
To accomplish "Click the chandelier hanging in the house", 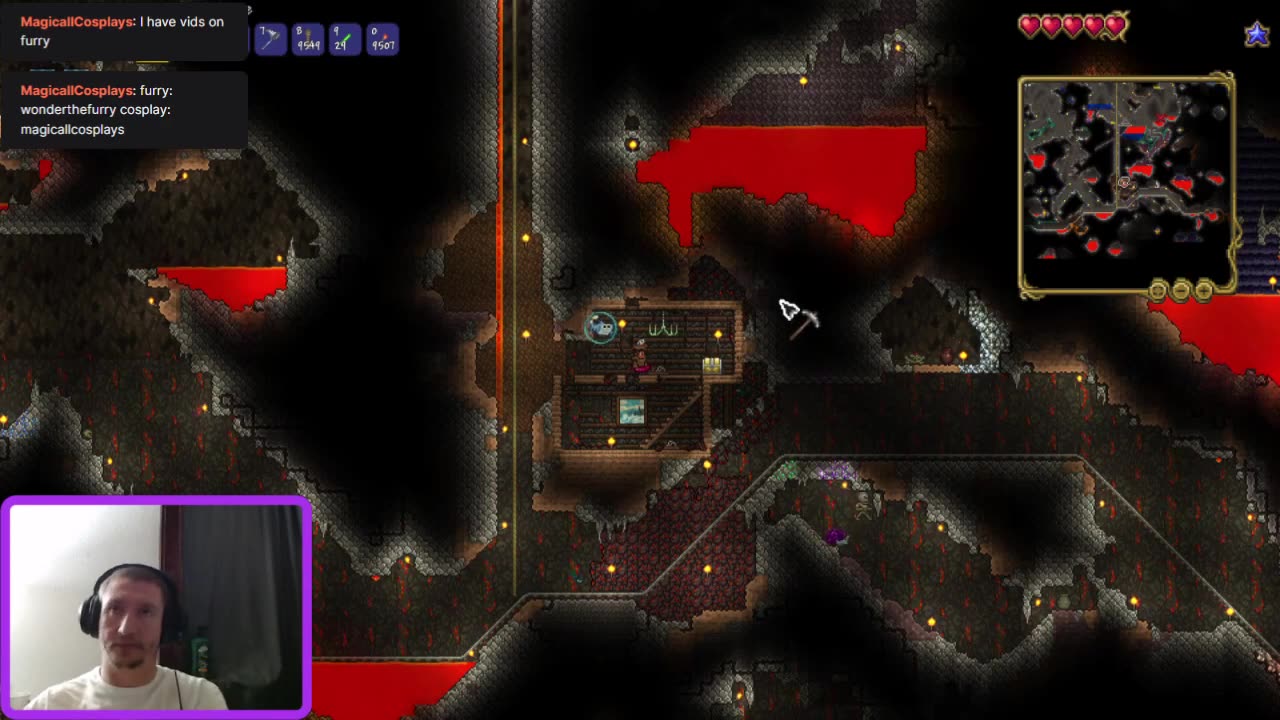I will [664, 325].
